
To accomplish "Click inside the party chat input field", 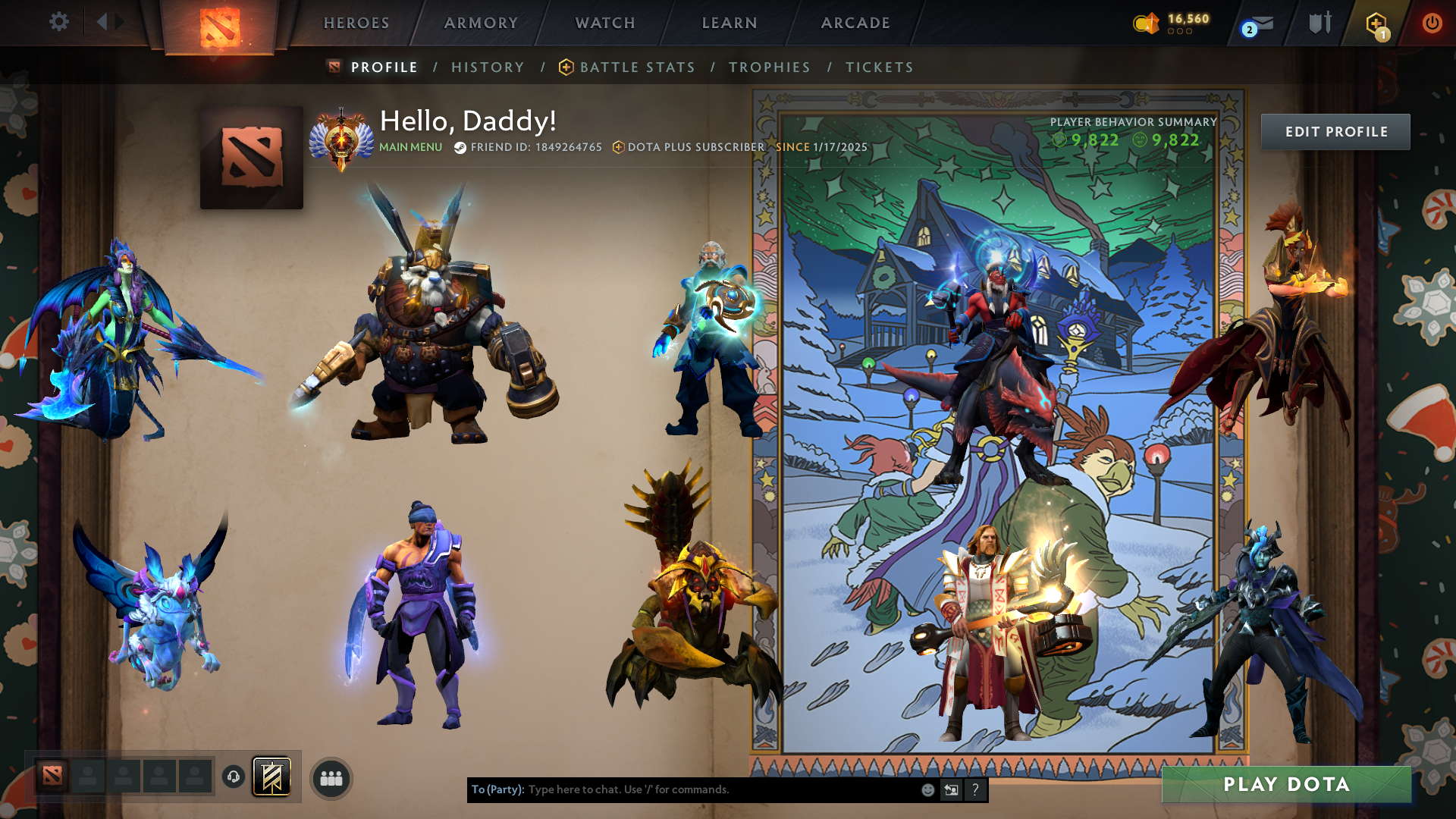I will 682,789.
